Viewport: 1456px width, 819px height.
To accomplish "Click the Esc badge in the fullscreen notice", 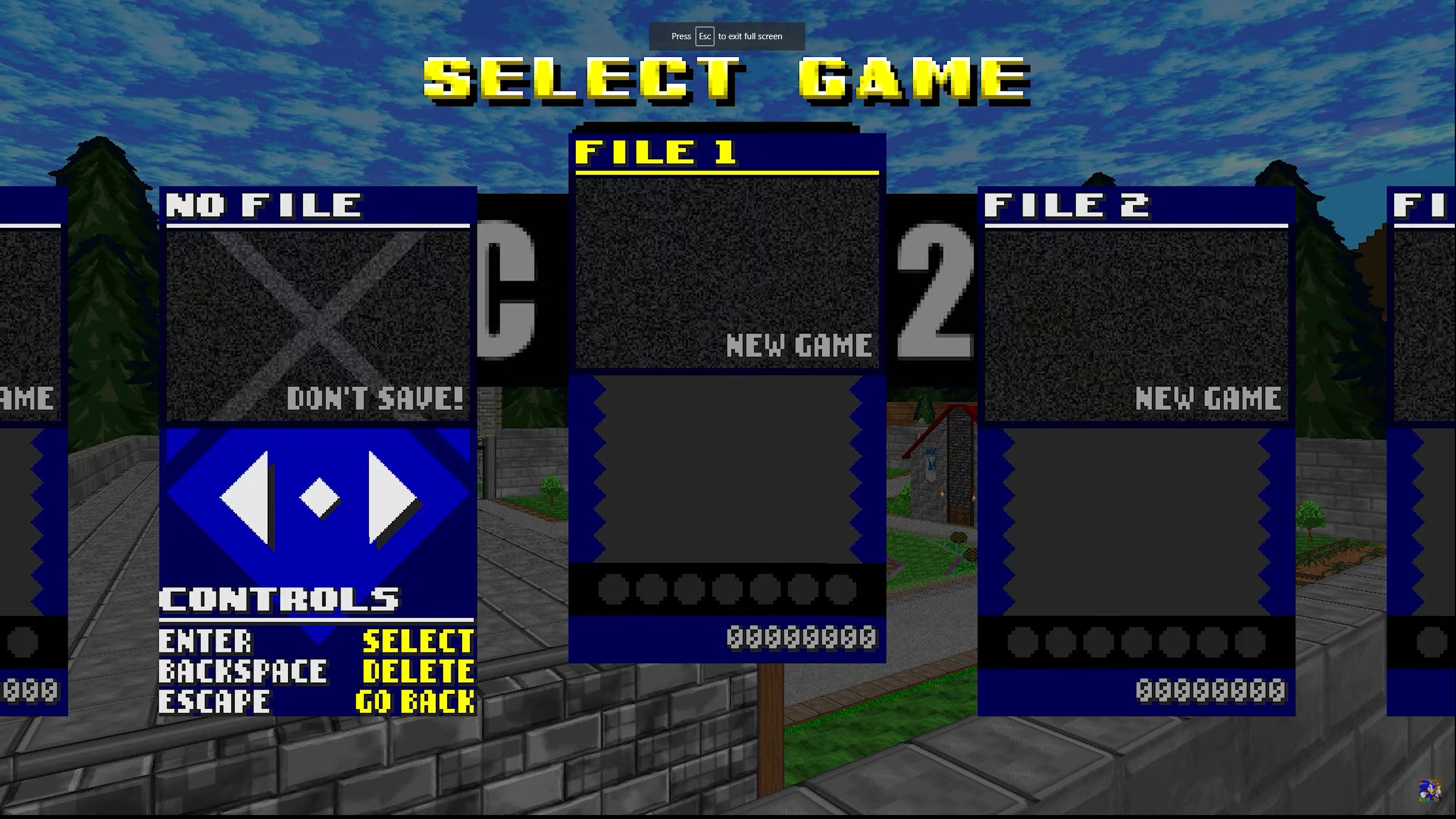I will coord(705,36).
